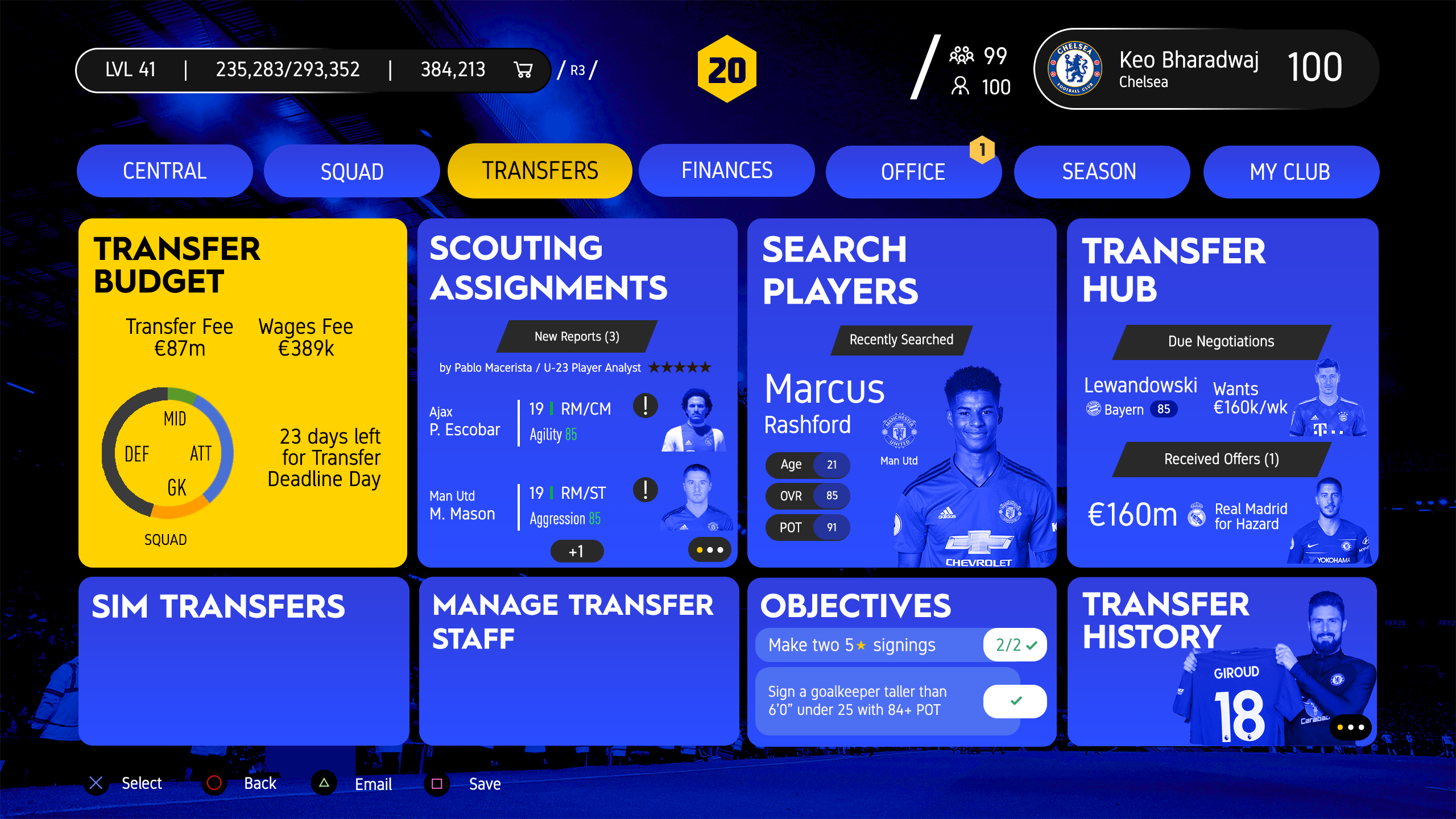
Task: Switch to the FINANCES tab
Action: pos(726,170)
